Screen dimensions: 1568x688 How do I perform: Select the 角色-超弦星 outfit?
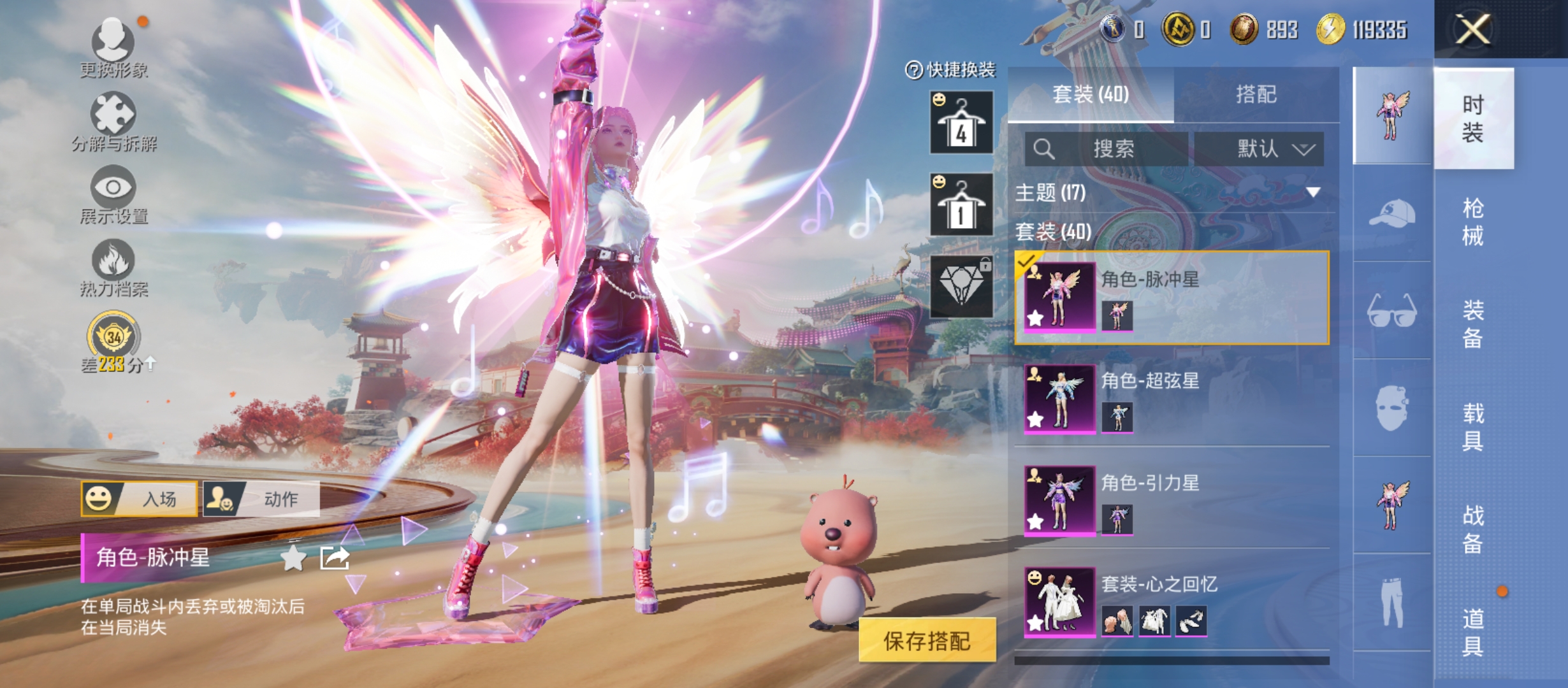(1172, 399)
